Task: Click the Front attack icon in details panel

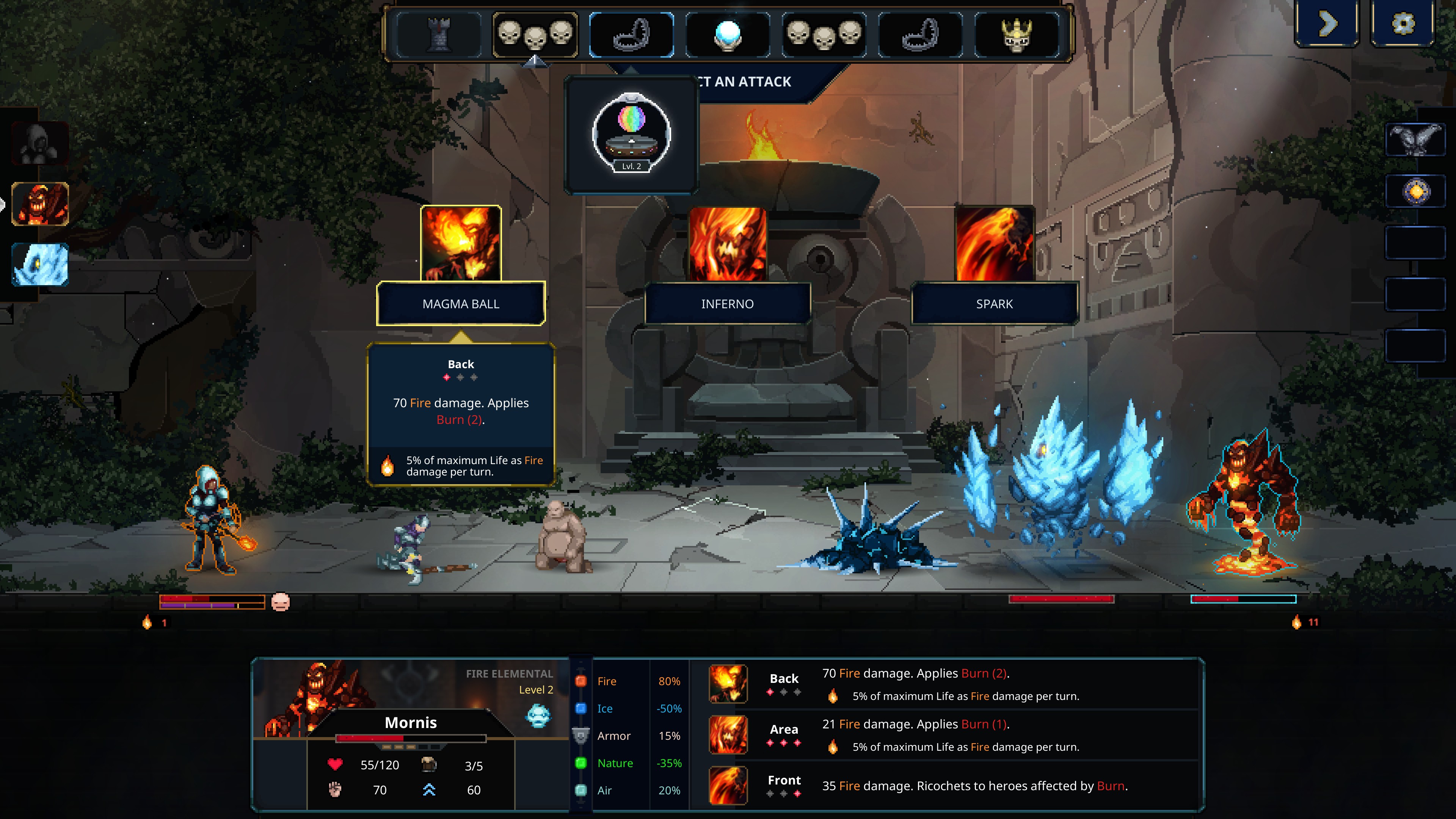Action: pos(728,785)
